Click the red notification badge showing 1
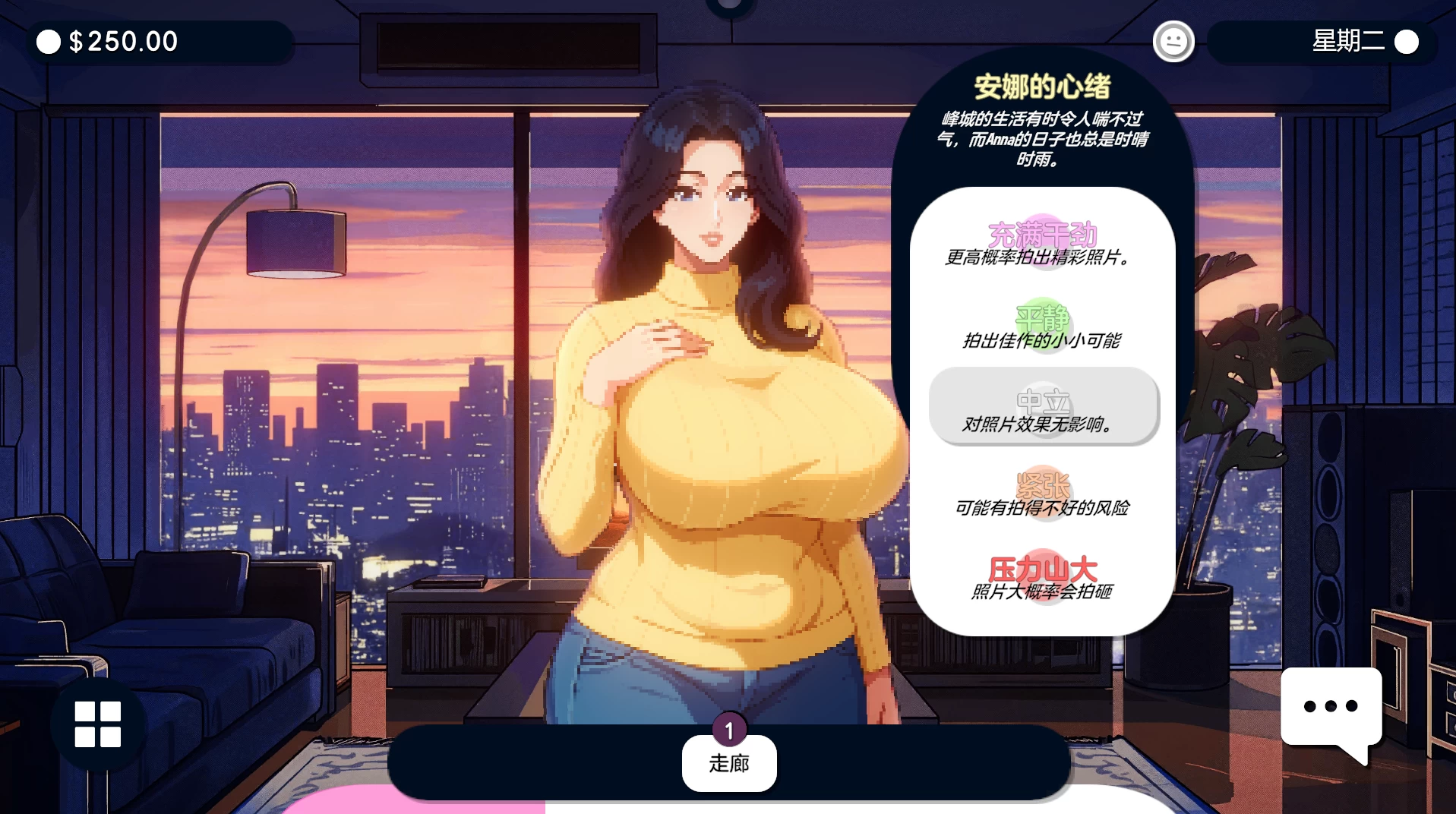The height and width of the screenshot is (814, 1456). click(x=728, y=730)
